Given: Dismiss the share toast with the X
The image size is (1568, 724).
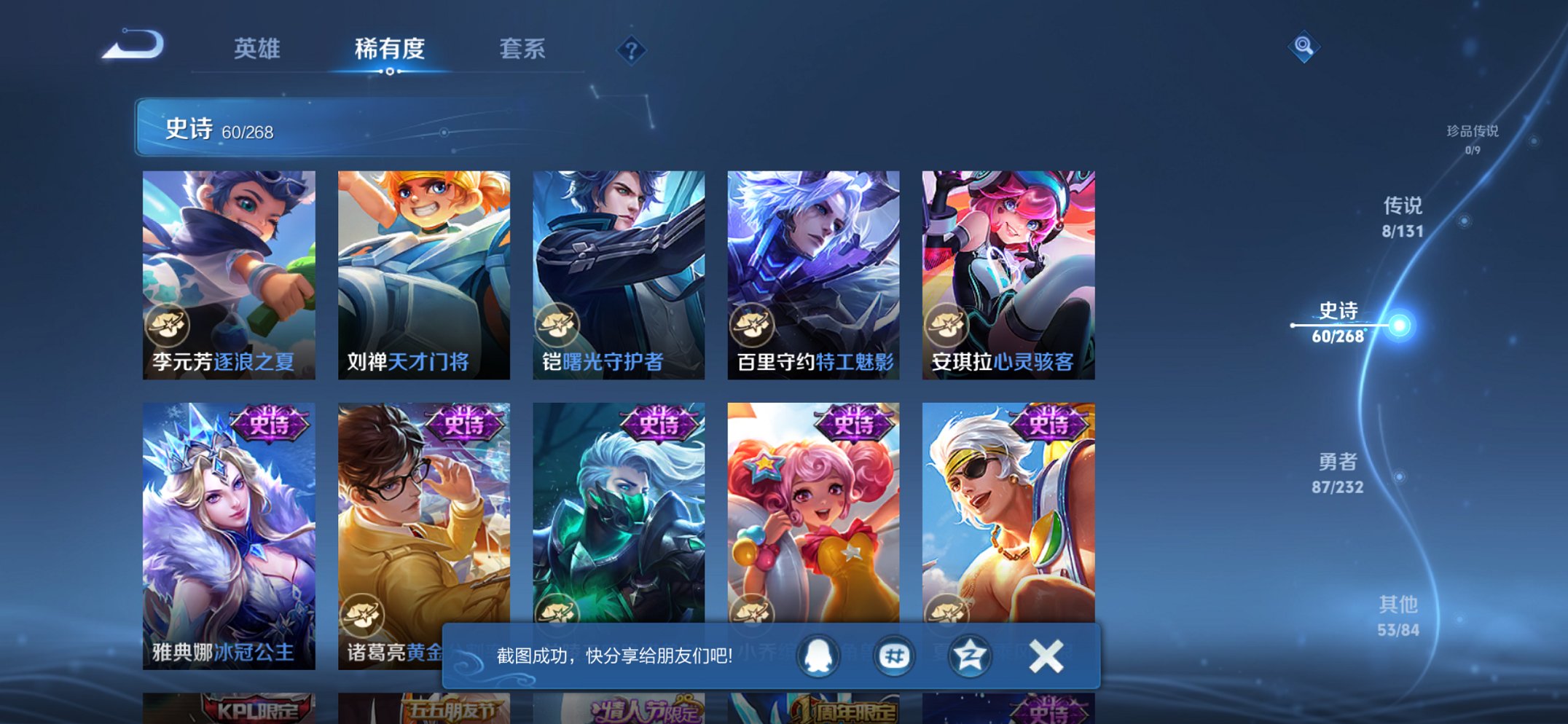Looking at the screenshot, I should coord(1045,655).
